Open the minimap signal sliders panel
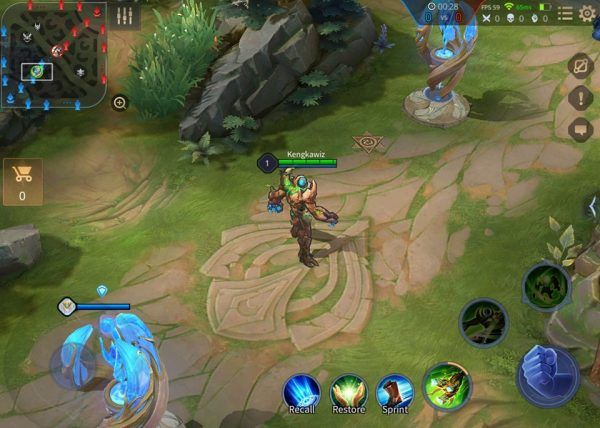This screenshot has width=600, height=428. (124, 15)
